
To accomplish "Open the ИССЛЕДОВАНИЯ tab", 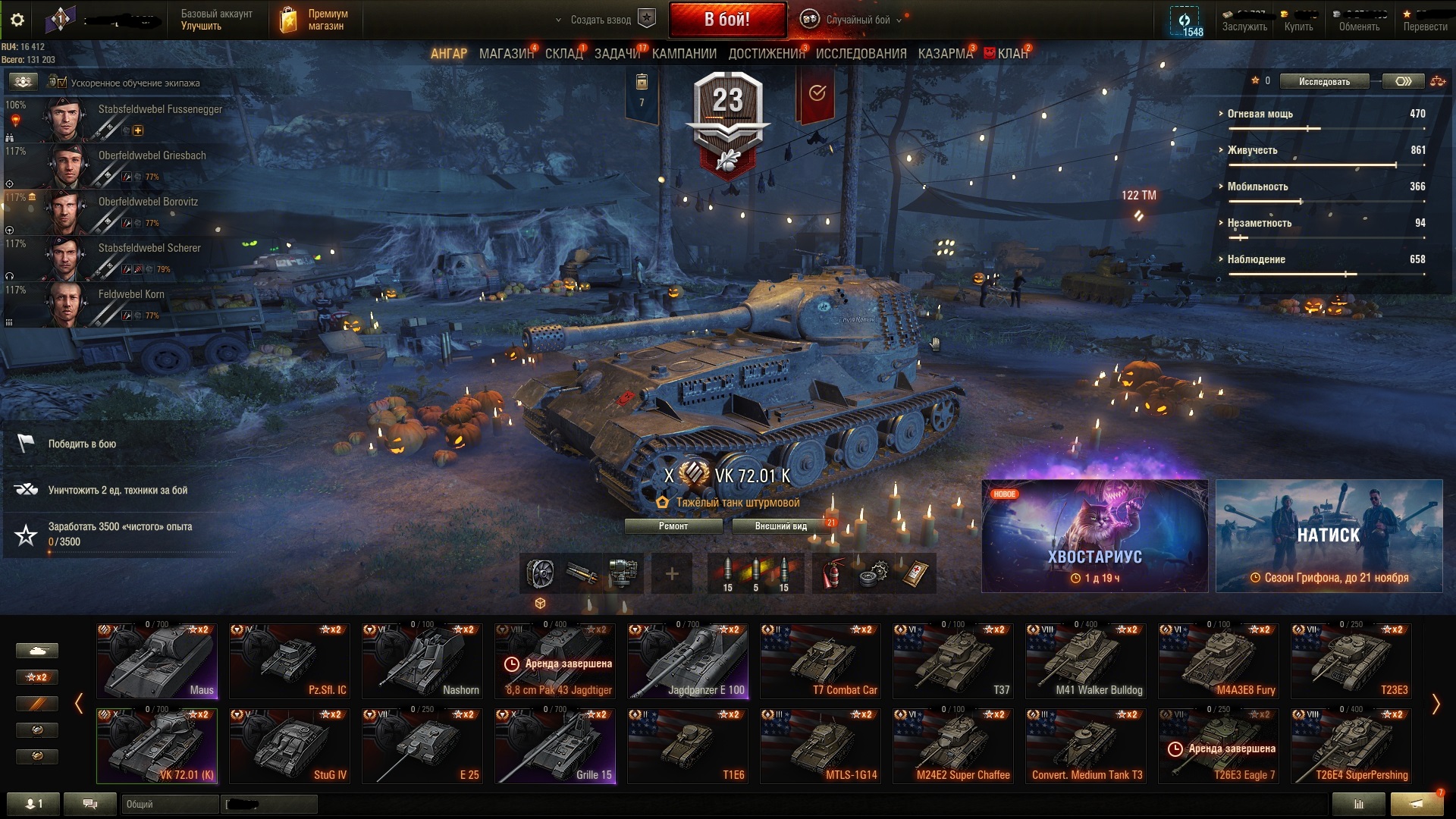I will (861, 54).
